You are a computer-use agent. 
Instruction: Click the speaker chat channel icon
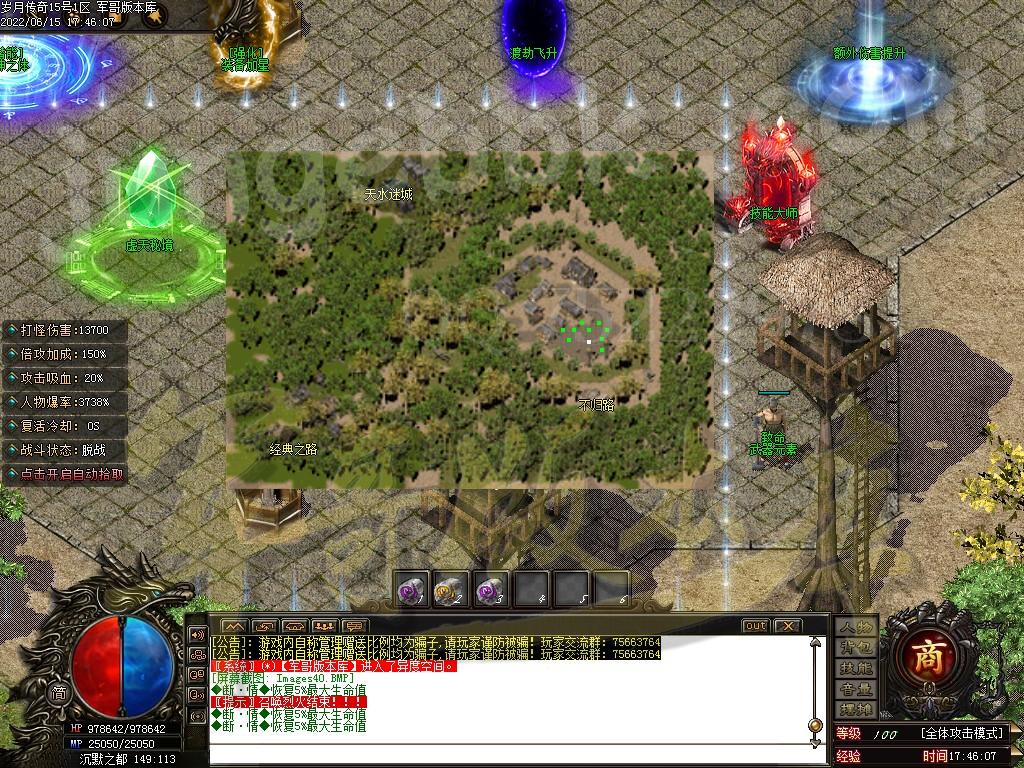pyautogui.click(x=196, y=635)
